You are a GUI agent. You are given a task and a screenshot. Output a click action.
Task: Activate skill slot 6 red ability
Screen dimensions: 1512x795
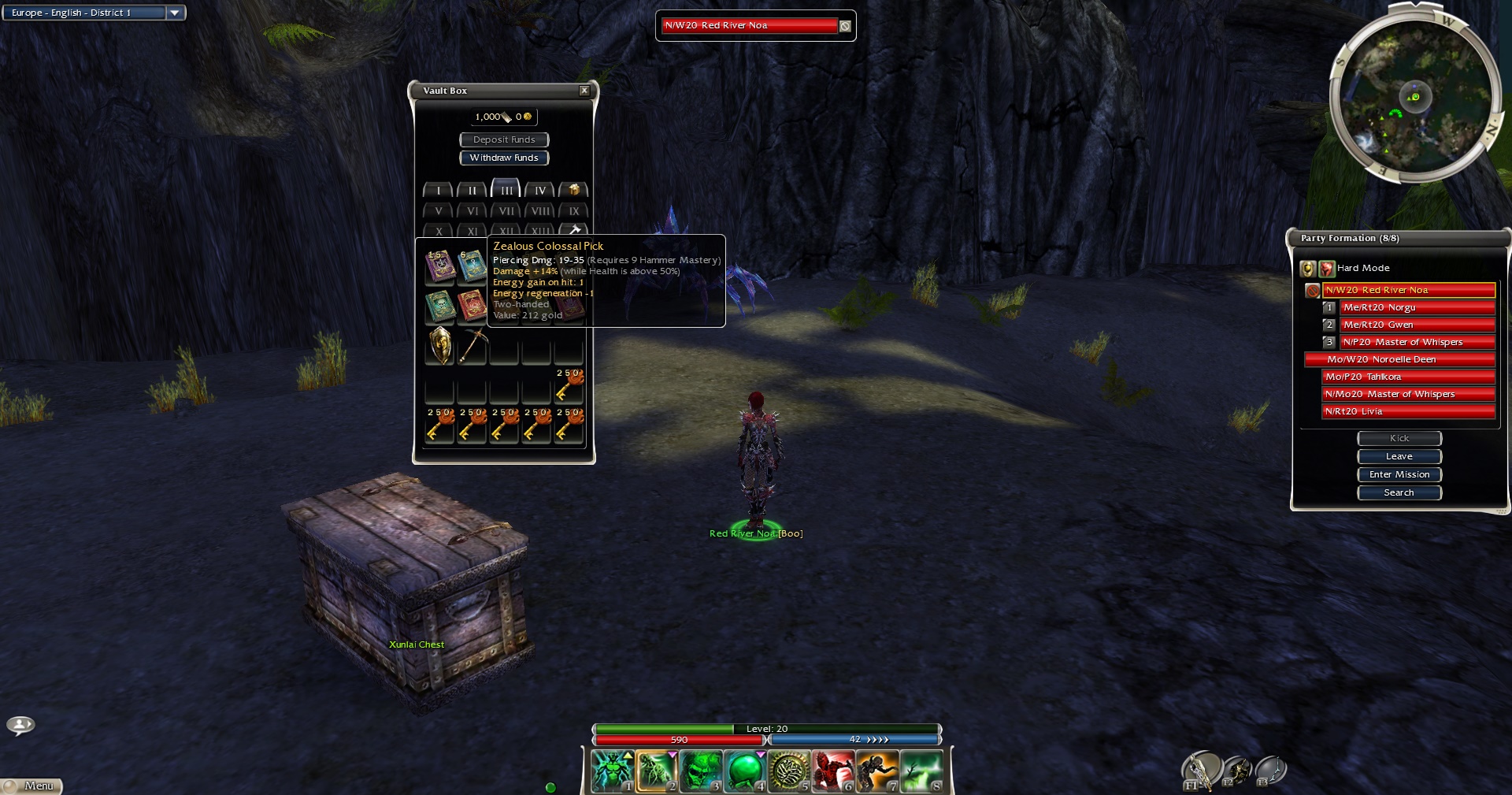[x=833, y=771]
